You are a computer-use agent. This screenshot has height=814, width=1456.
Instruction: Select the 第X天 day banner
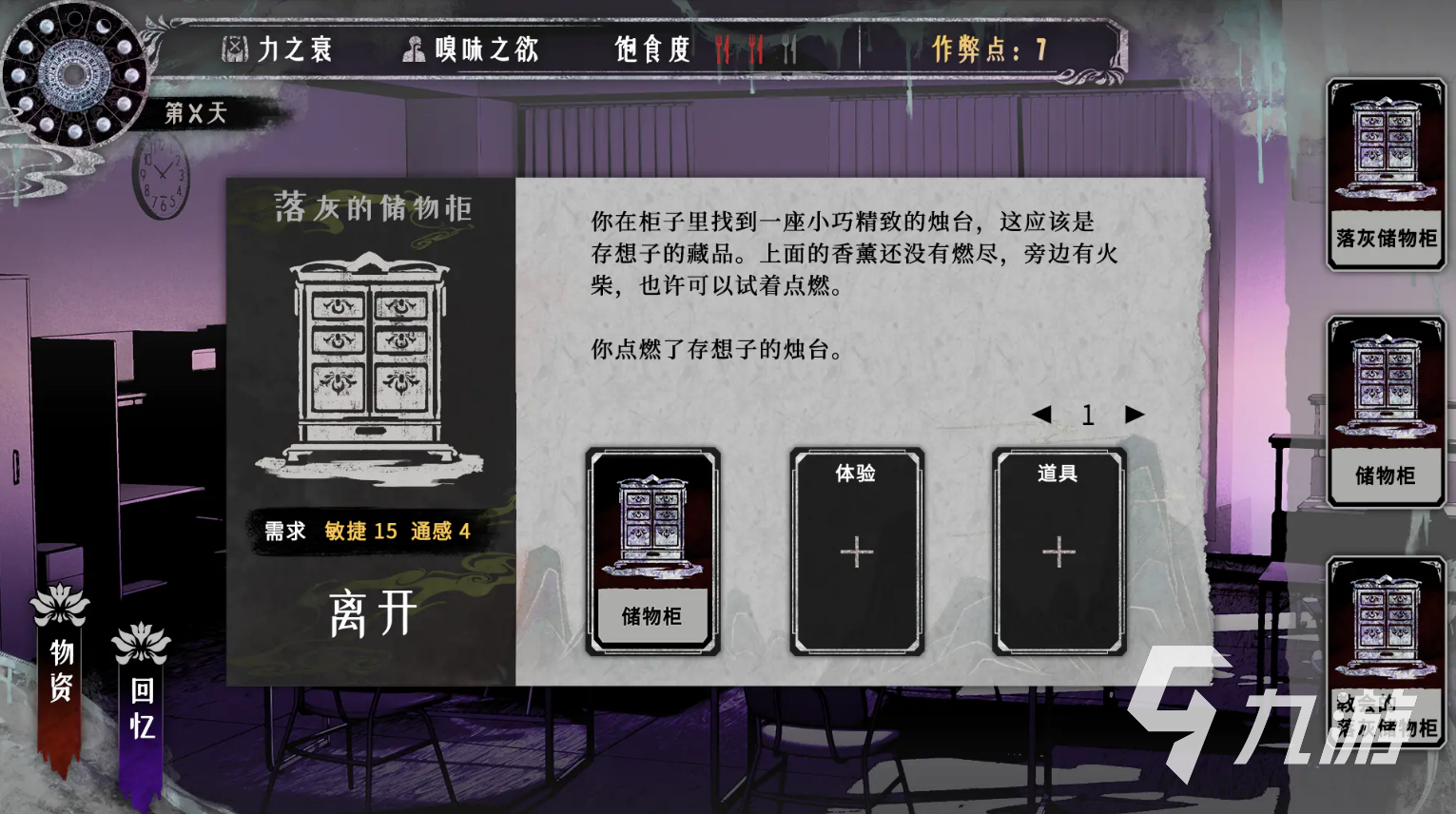coord(197,111)
